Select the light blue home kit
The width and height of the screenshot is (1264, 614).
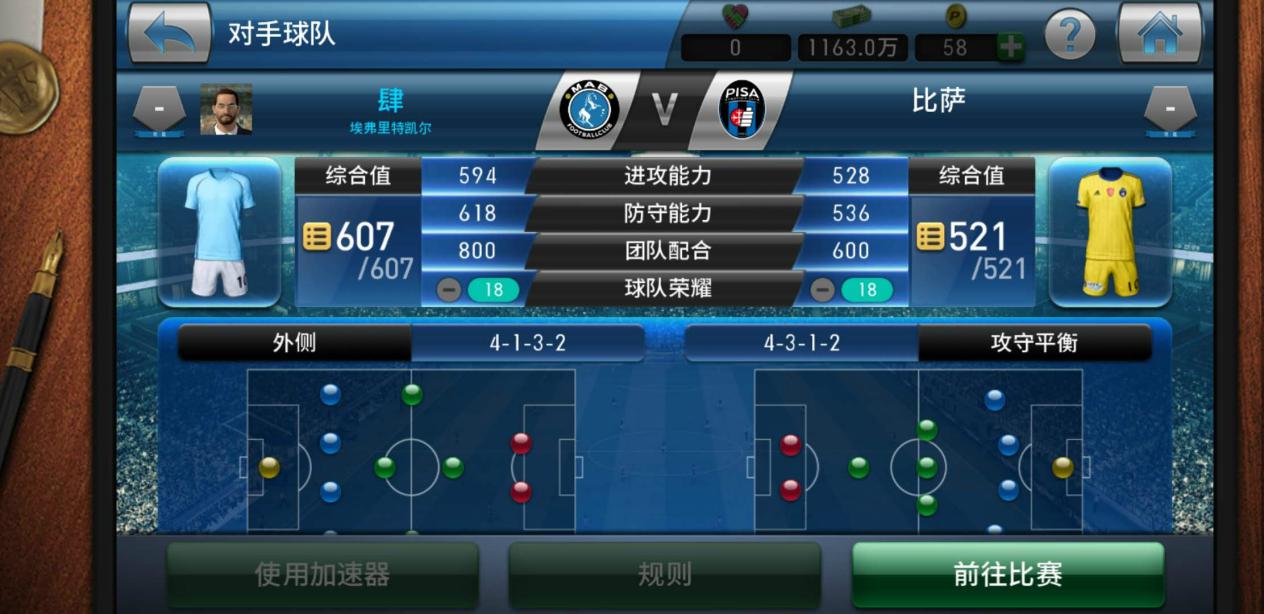click(x=219, y=232)
